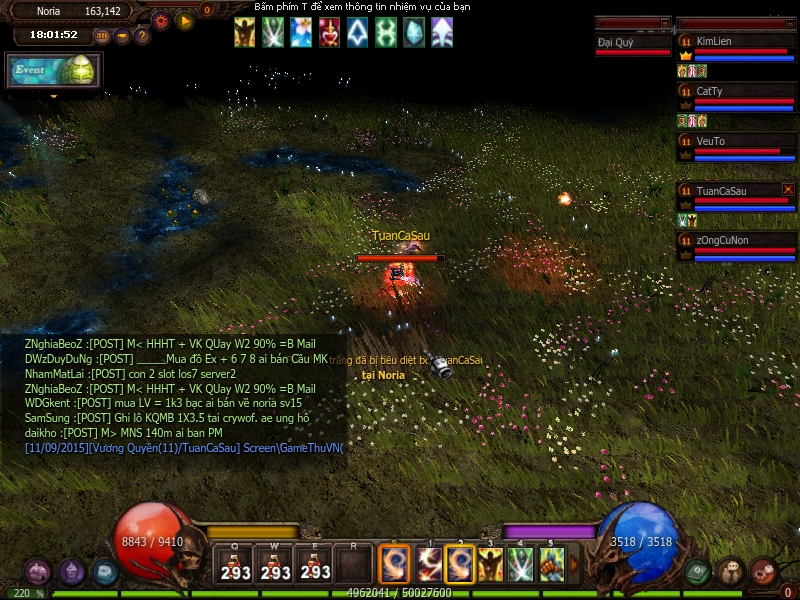Click the X button on TuanCaSau's party frame
This screenshot has height=600, width=800.
(788, 189)
